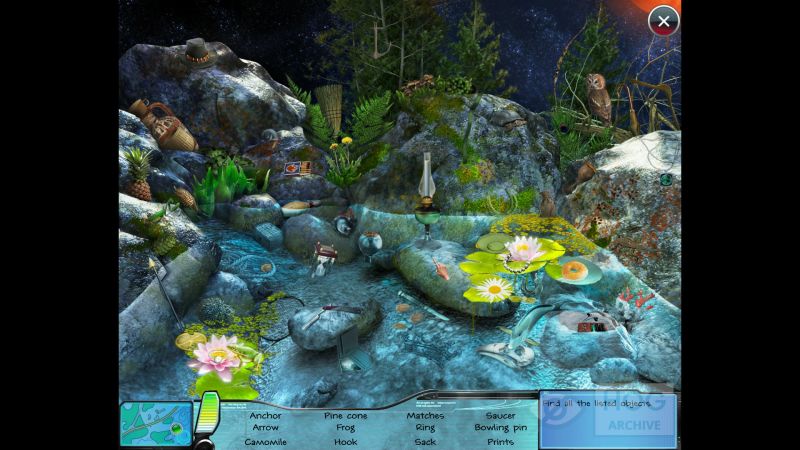Image resolution: width=800 pixels, height=450 pixels.
Task: Choose Matches from the item list
Action: (425, 415)
